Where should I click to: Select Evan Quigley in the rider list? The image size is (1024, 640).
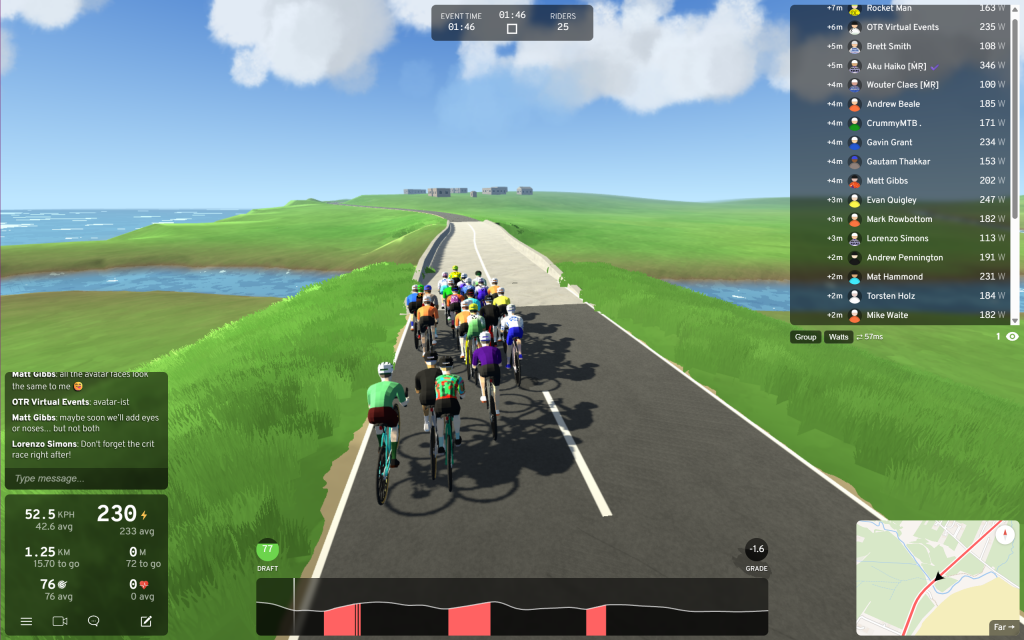(x=898, y=200)
